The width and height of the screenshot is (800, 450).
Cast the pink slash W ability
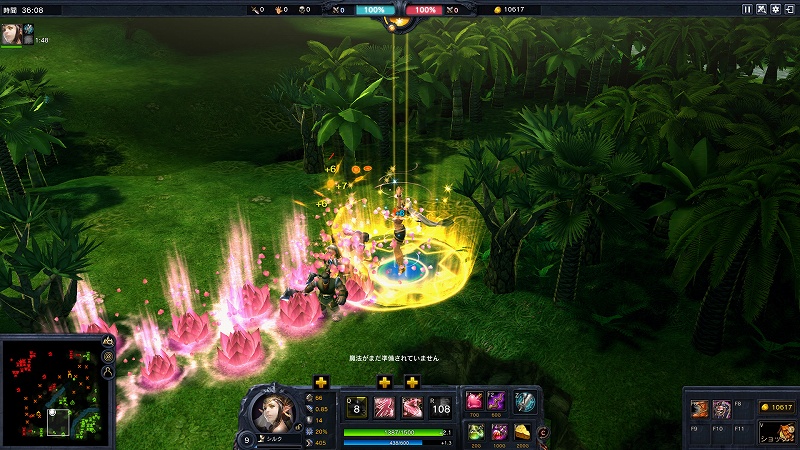[384, 407]
